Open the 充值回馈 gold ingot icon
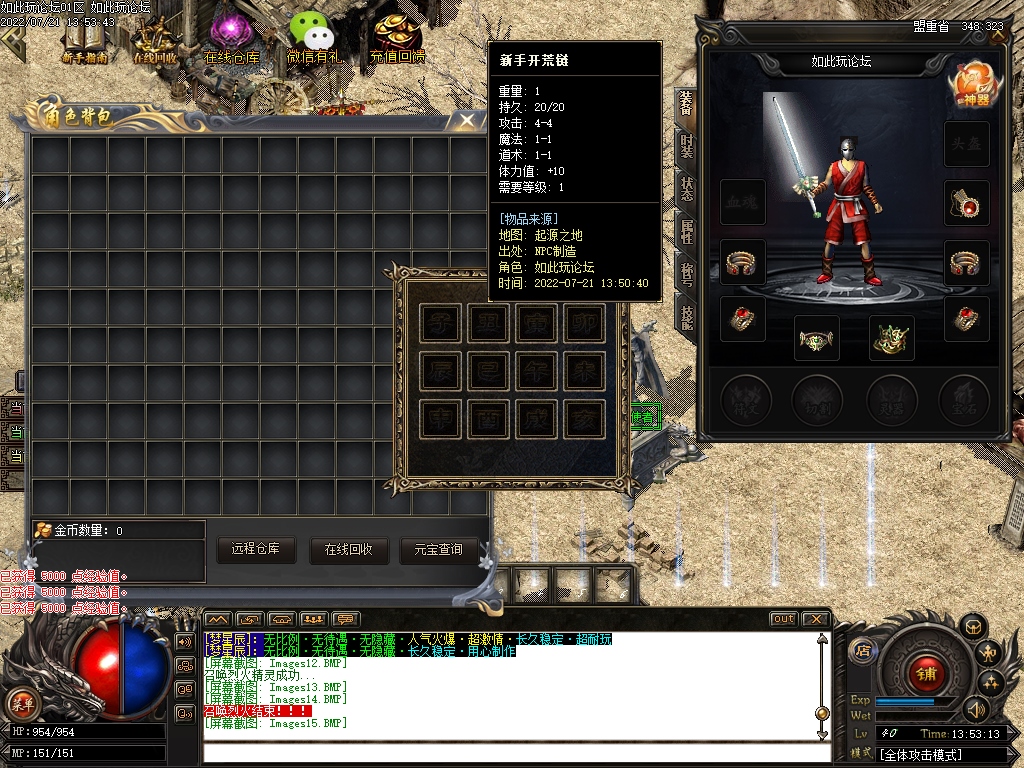 397,38
